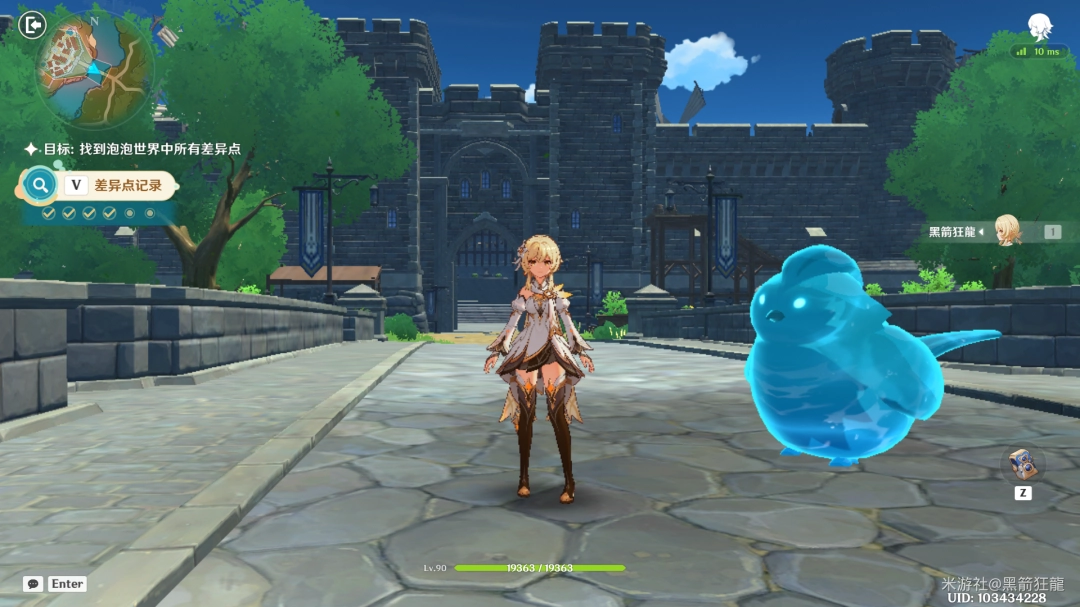Open the Paimon menu icon
Viewport: 1080px width, 607px height.
pyautogui.click(x=1041, y=26)
